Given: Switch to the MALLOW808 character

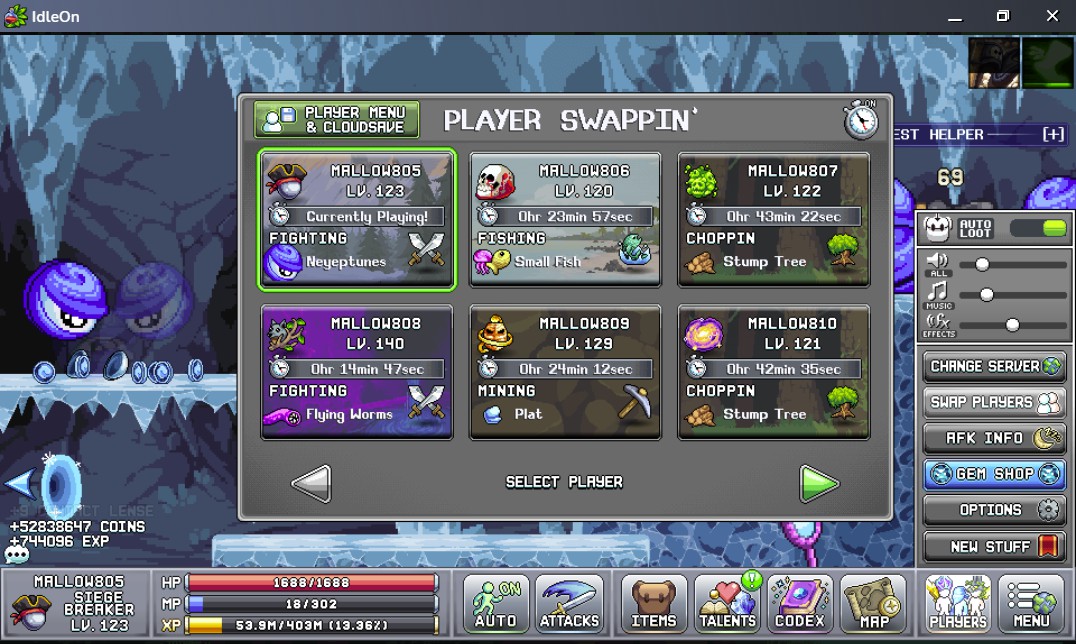Looking at the screenshot, I should pyautogui.click(x=357, y=372).
